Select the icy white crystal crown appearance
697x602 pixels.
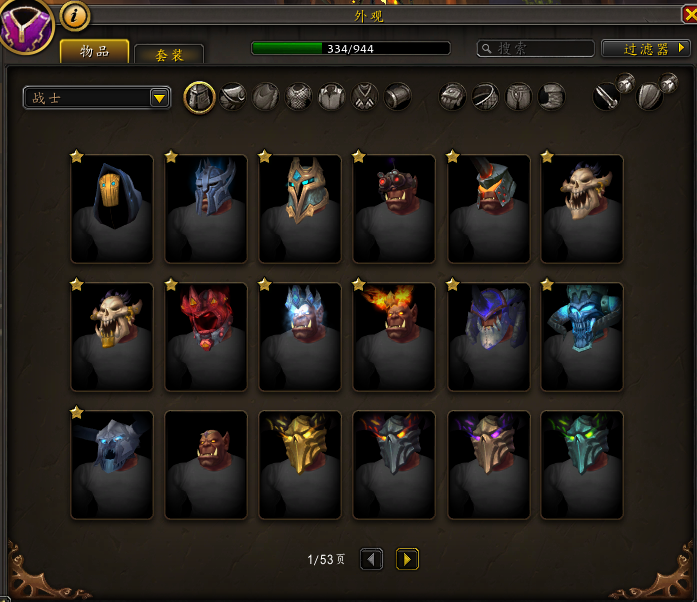click(300, 336)
